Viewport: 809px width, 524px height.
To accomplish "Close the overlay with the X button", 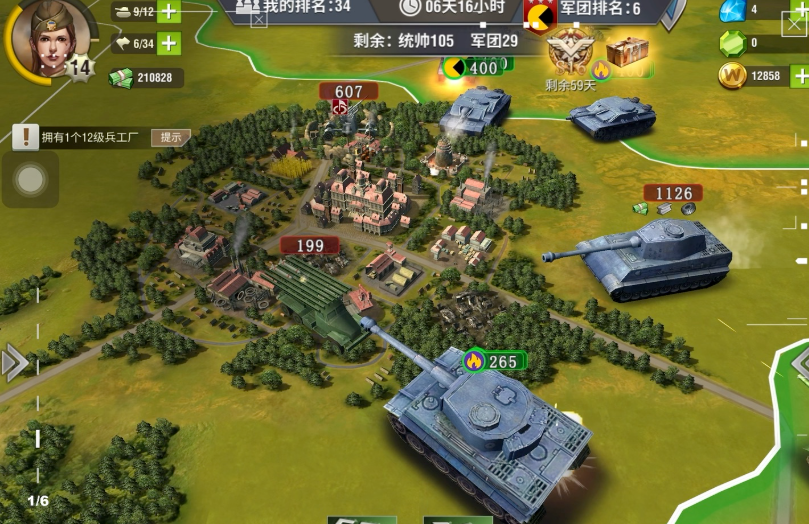I will [795, 24].
